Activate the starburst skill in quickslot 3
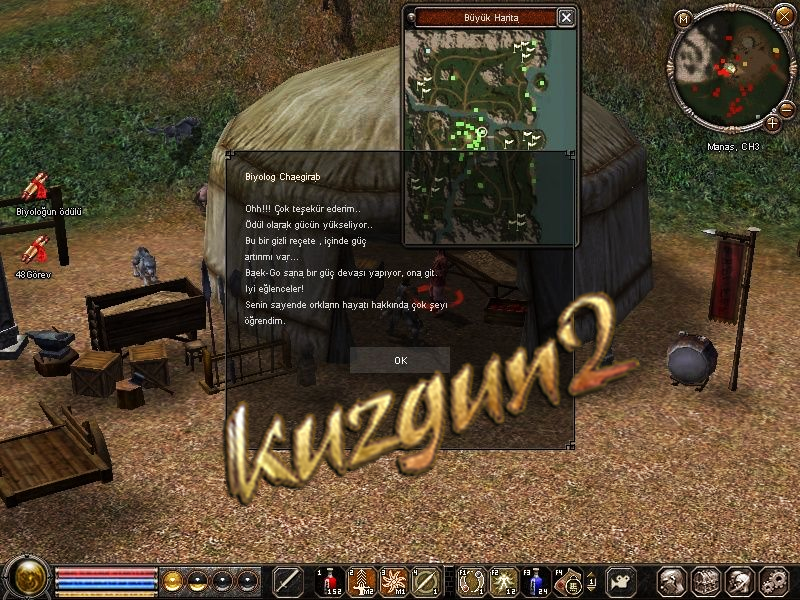Viewport: 800px width, 600px height. tap(394, 579)
